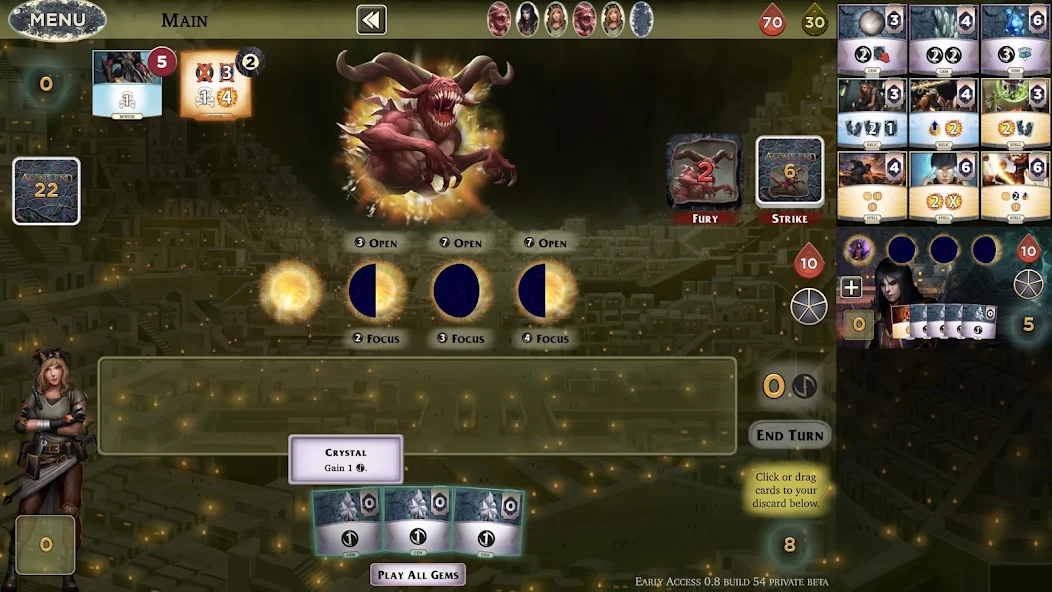Open the Menu button

[x=57, y=19]
